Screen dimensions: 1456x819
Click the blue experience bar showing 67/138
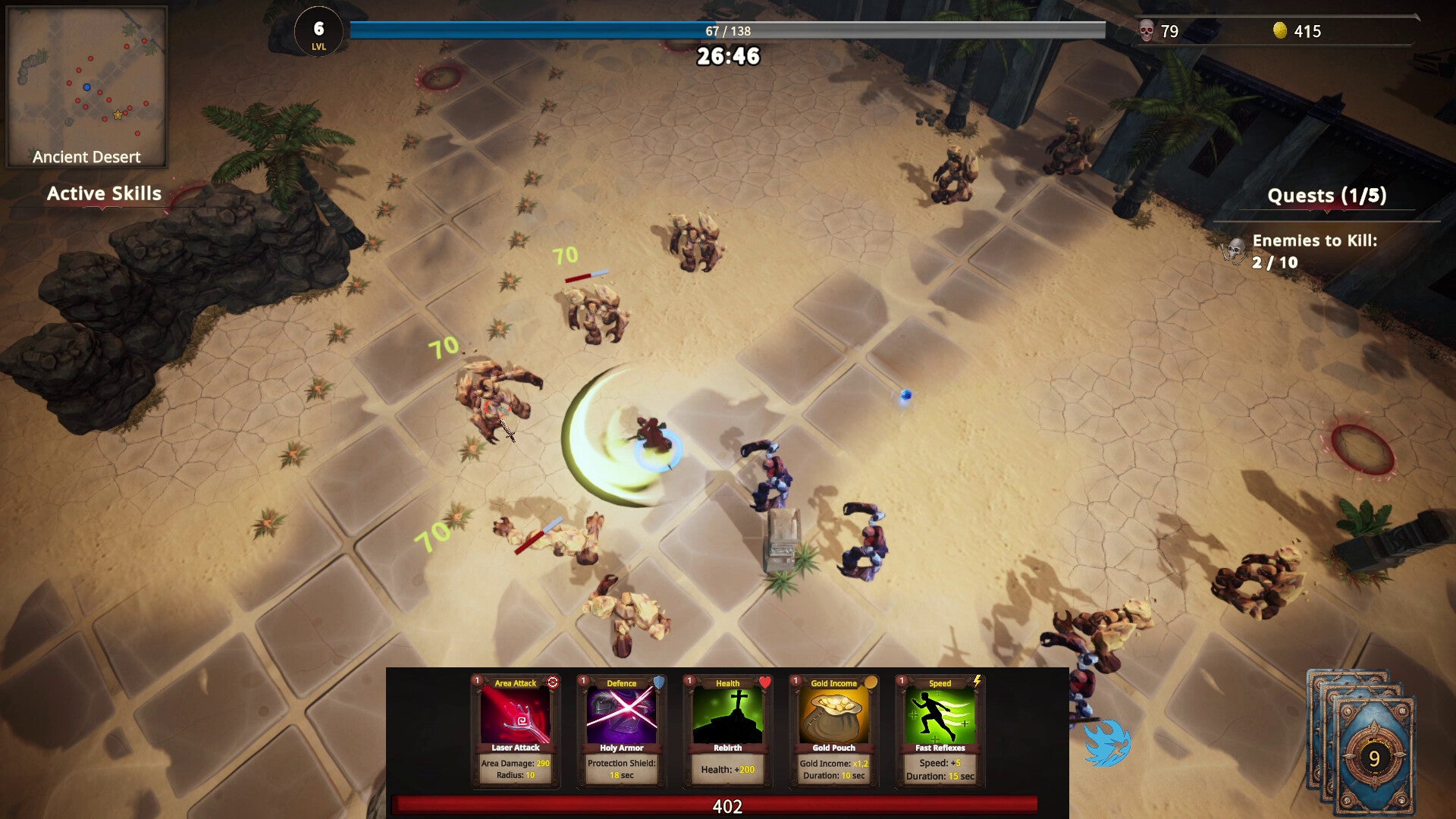tap(728, 30)
